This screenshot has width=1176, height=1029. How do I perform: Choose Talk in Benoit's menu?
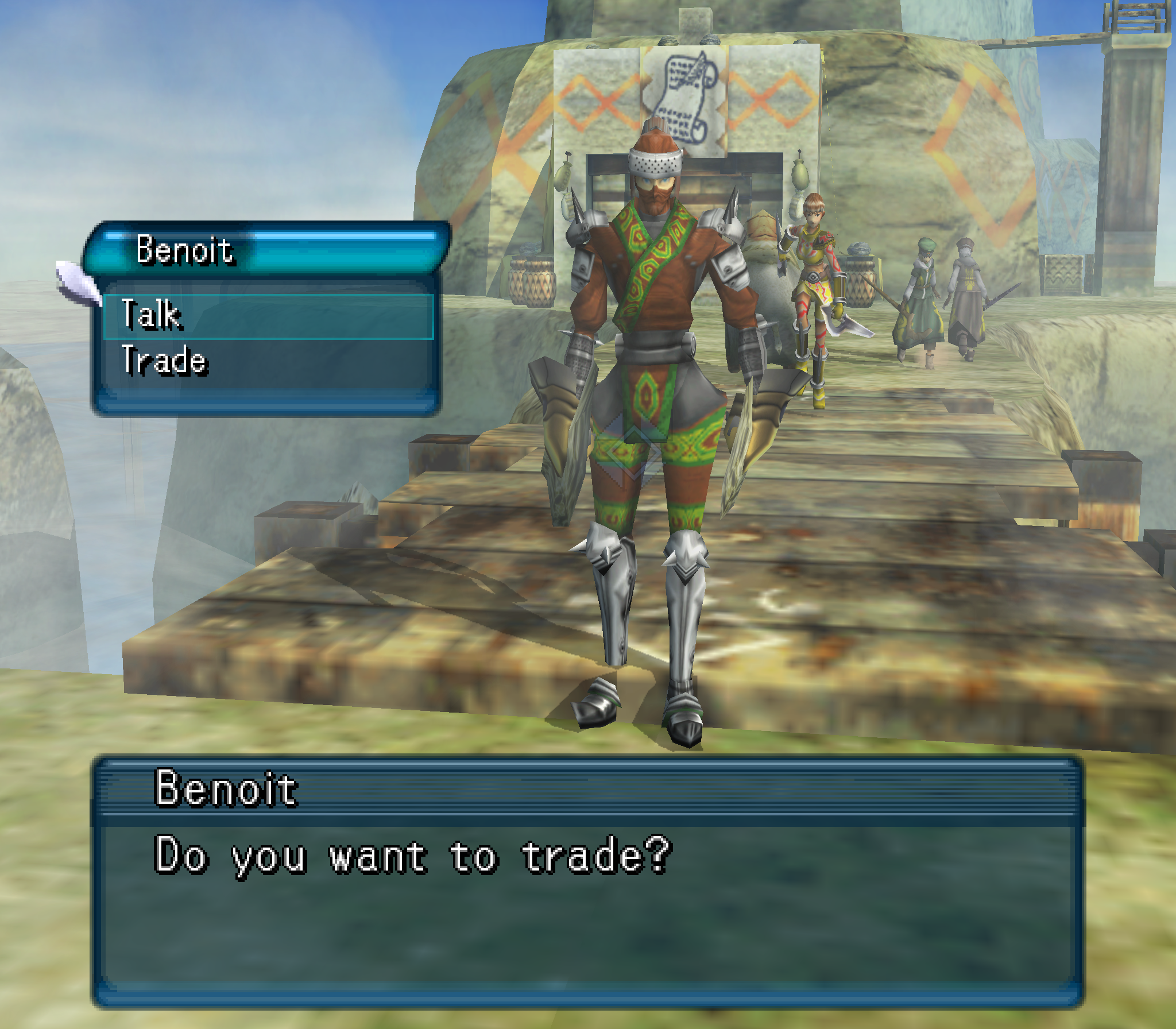coord(267,316)
